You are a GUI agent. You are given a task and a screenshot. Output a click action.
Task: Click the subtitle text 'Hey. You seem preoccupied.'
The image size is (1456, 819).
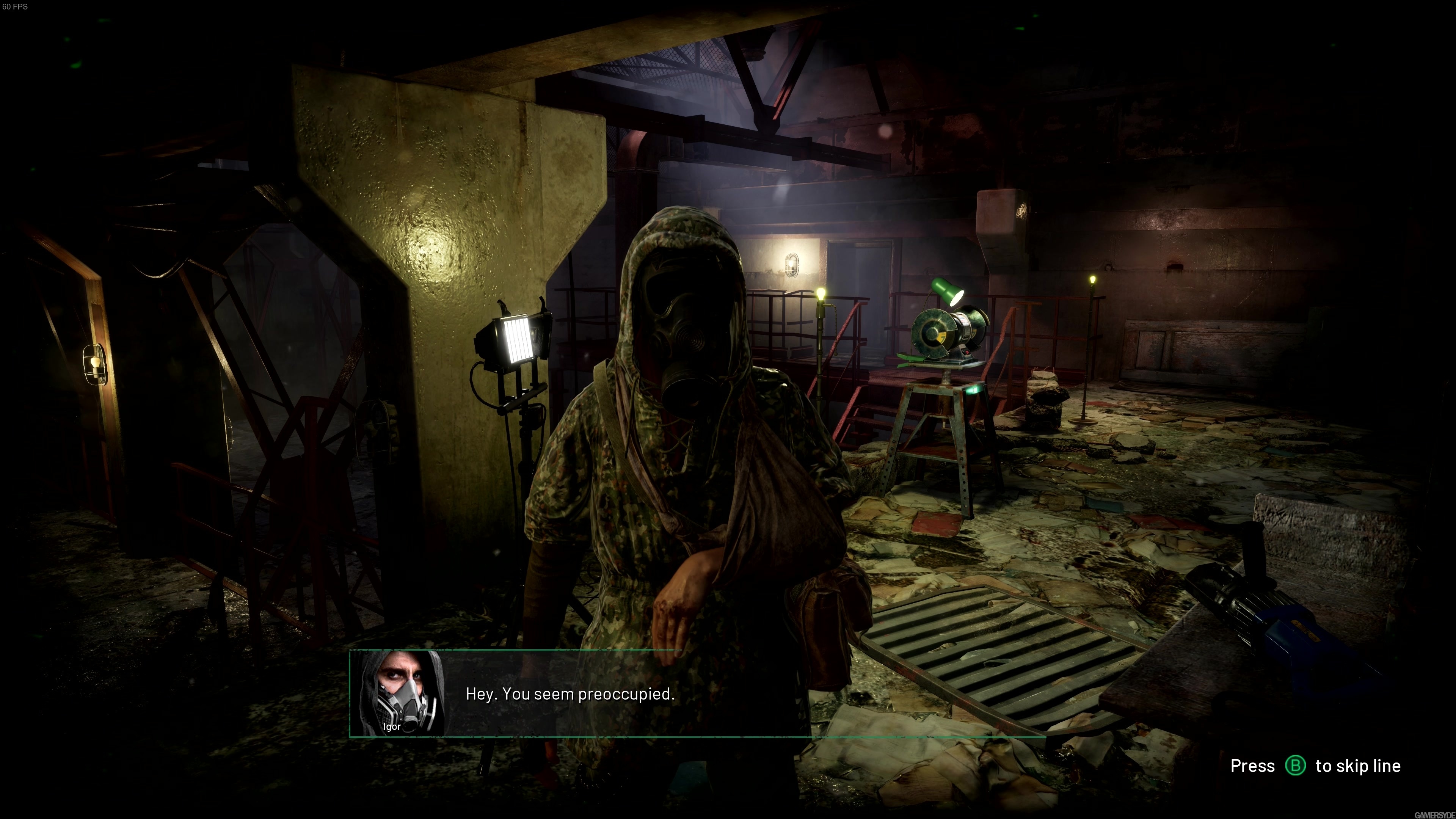pyautogui.click(x=570, y=694)
